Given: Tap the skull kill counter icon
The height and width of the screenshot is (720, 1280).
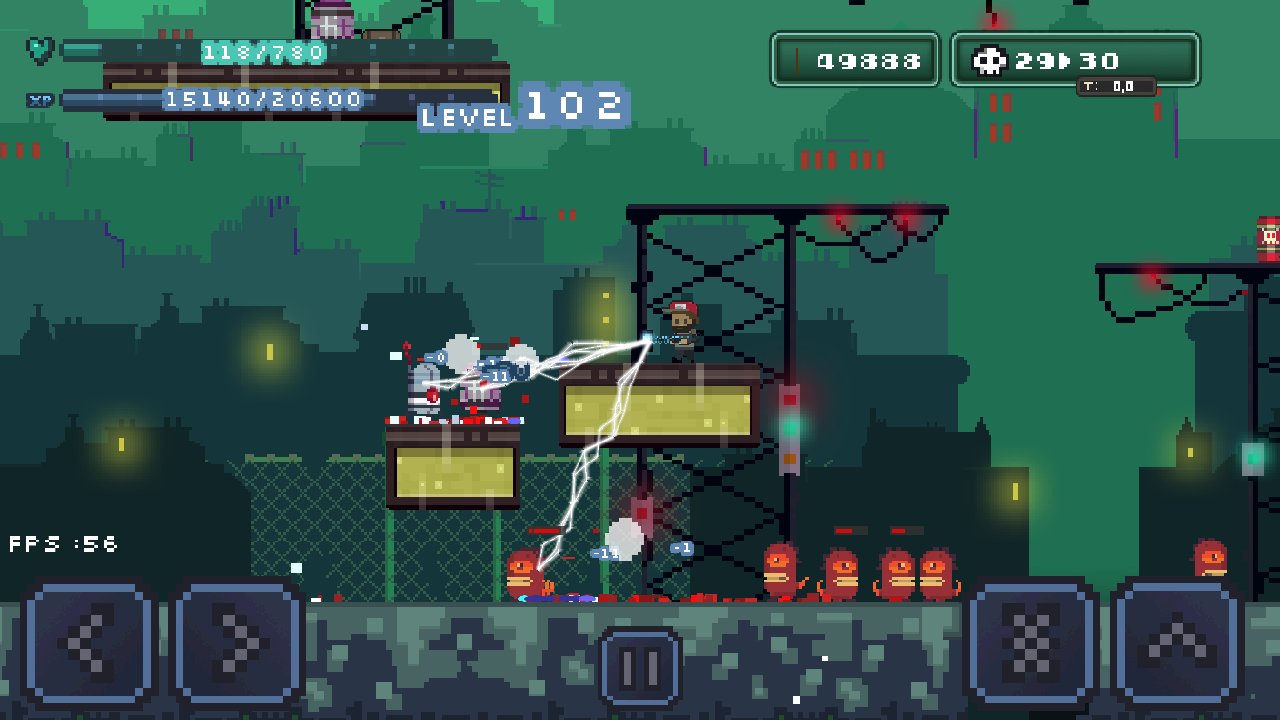Looking at the screenshot, I should point(988,60).
